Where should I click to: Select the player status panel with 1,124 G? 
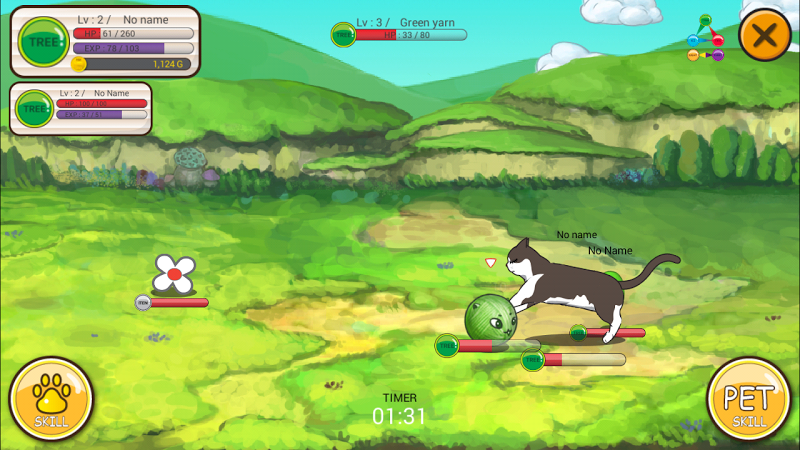coord(105,41)
